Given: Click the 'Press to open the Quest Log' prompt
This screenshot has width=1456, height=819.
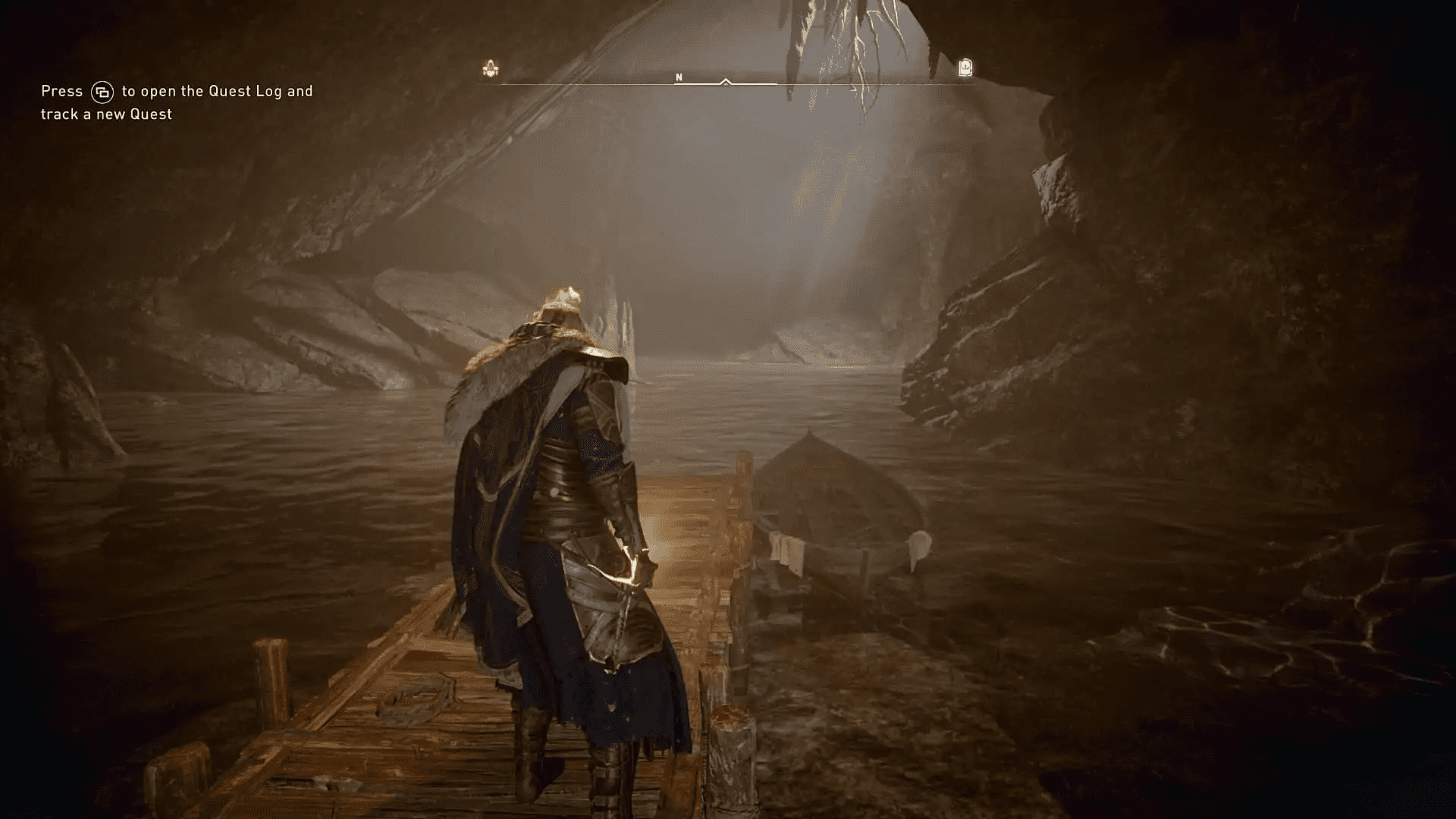Looking at the screenshot, I should [x=176, y=90].
